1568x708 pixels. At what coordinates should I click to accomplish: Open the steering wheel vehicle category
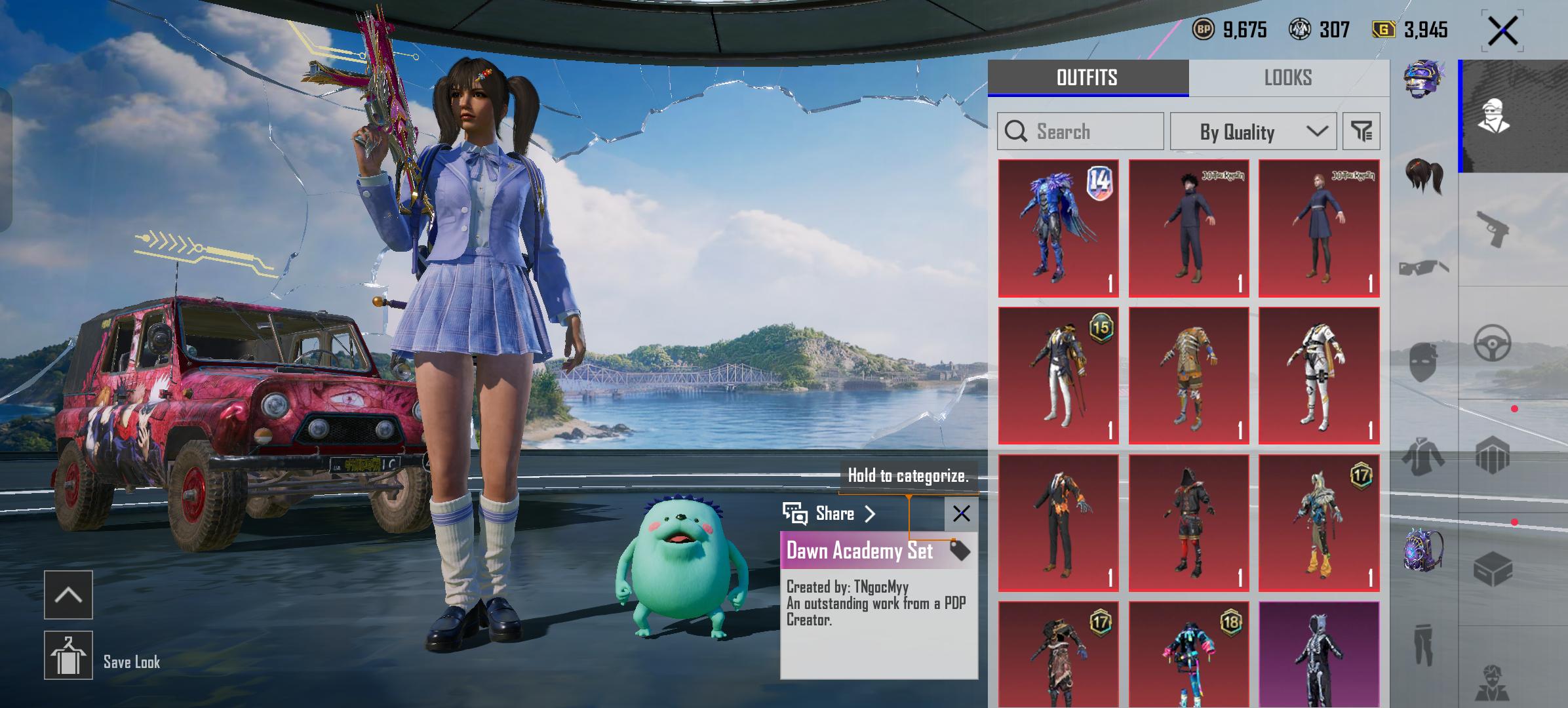pos(1493,343)
